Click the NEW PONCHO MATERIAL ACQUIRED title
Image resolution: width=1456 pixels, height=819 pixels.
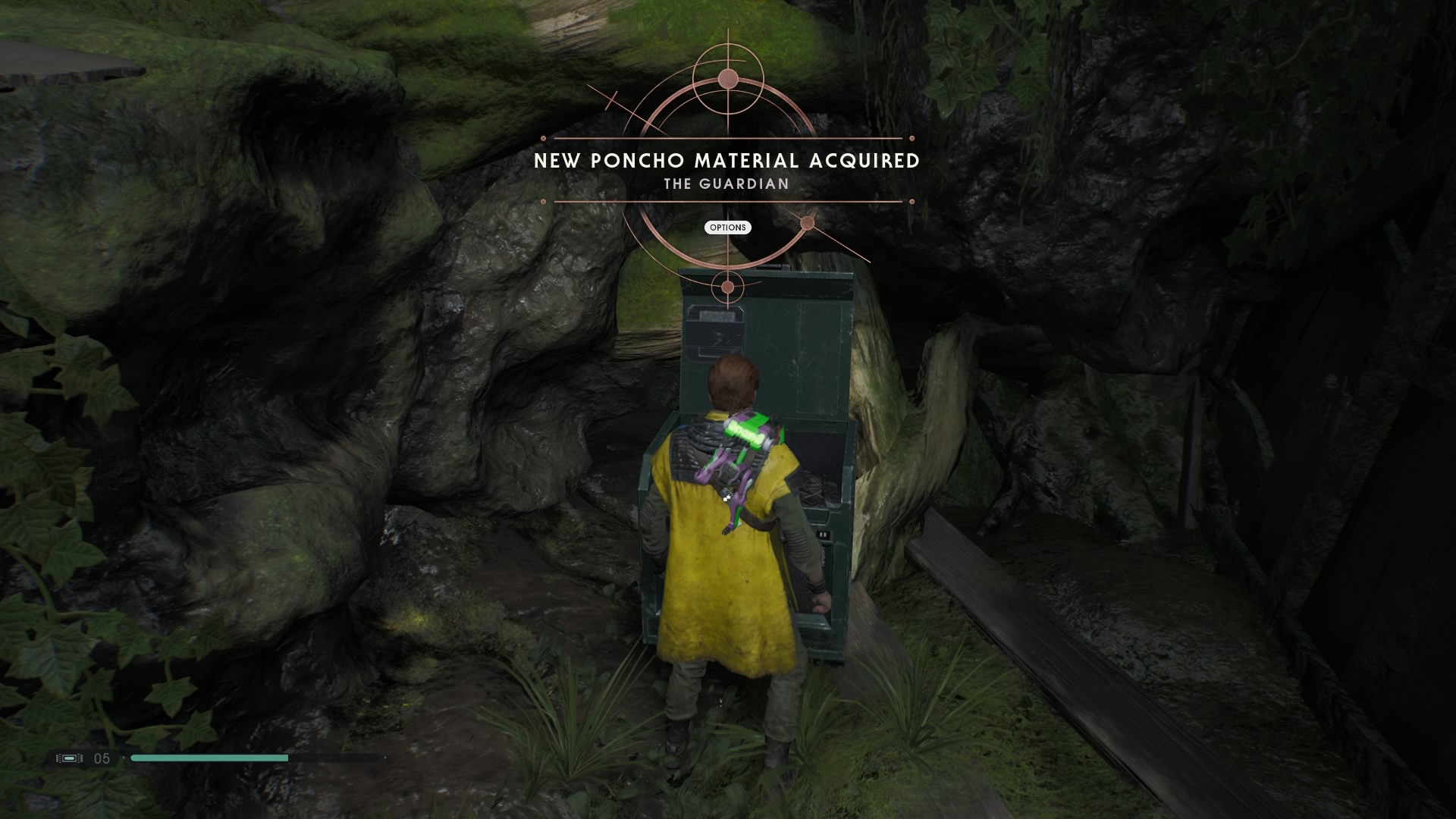(x=726, y=161)
